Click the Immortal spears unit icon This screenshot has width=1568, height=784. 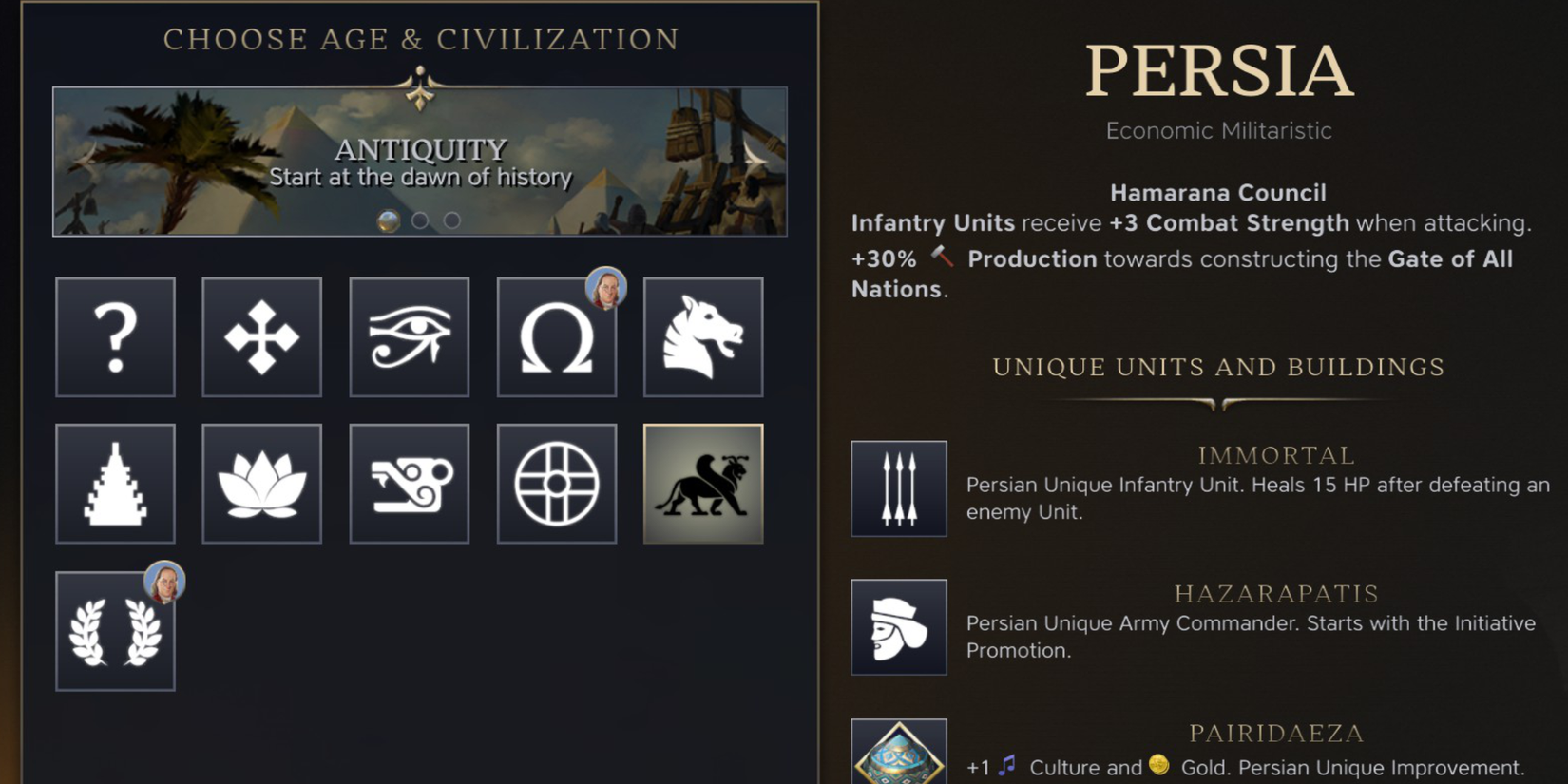pyautogui.click(x=898, y=488)
